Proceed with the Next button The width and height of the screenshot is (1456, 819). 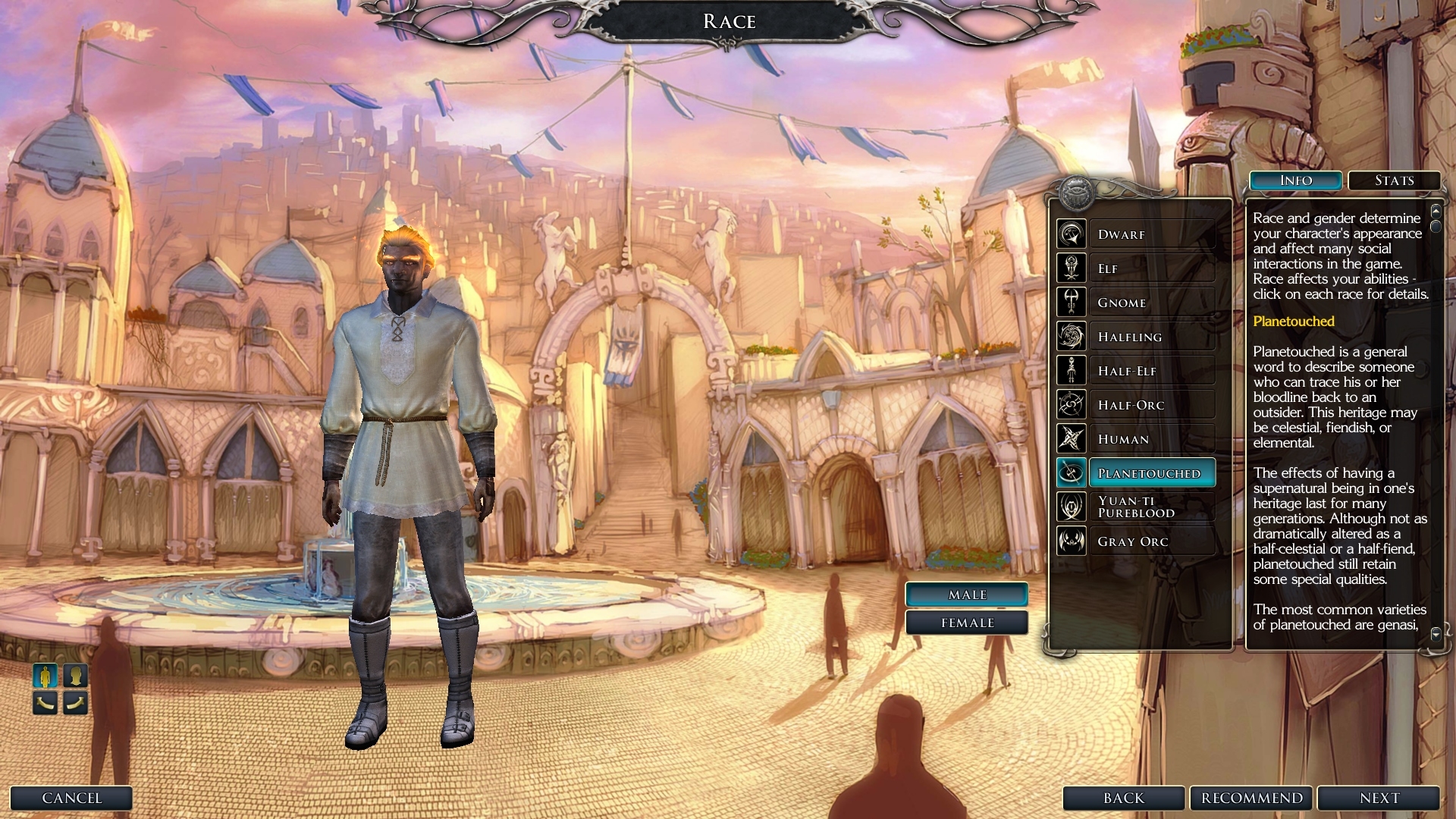point(1379,798)
